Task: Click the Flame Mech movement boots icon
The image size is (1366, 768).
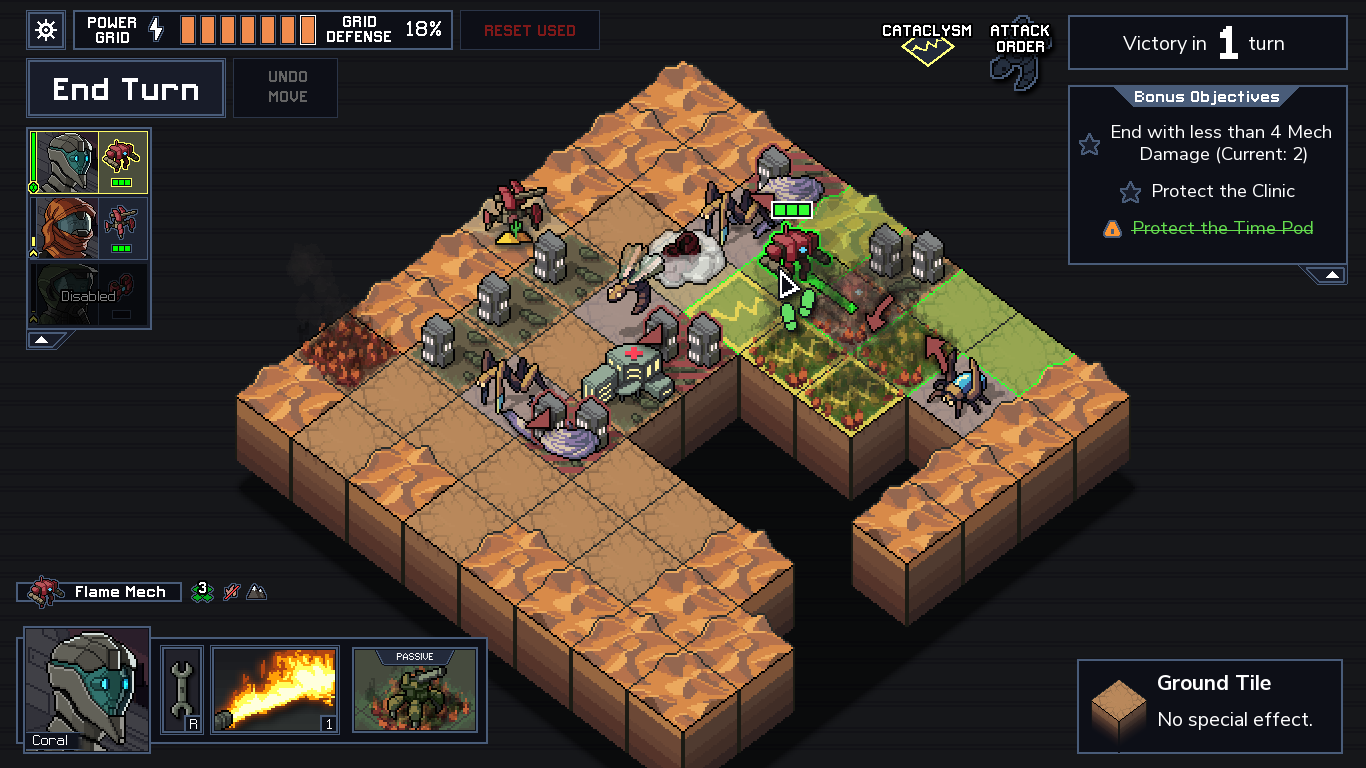Action: pyautogui.click(x=200, y=591)
